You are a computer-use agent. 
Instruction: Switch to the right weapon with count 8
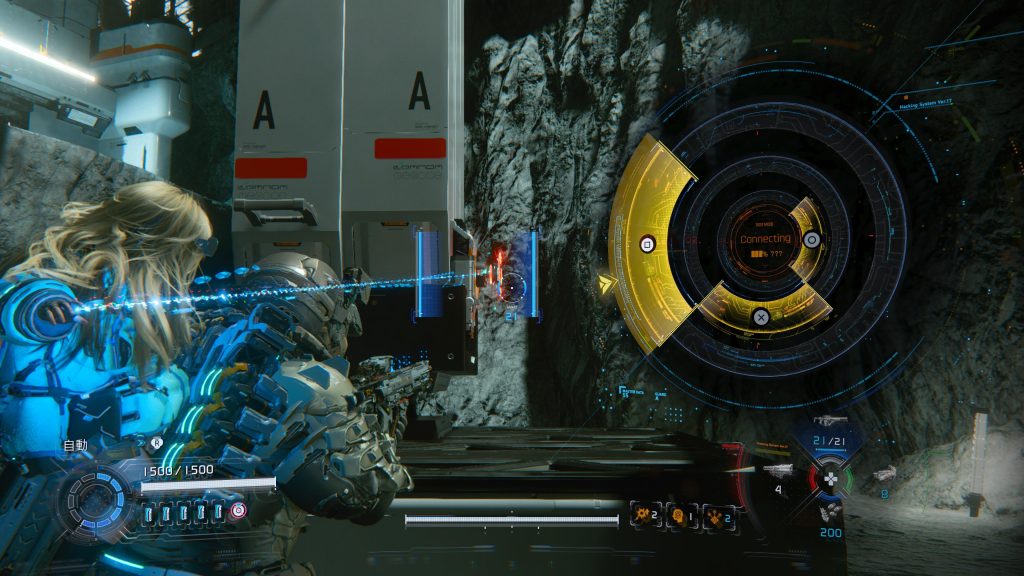[884, 474]
